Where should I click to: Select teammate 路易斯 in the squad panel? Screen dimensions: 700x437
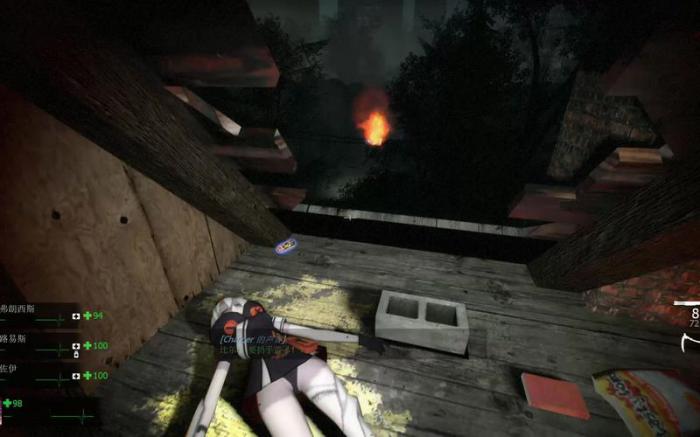tap(12, 340)
